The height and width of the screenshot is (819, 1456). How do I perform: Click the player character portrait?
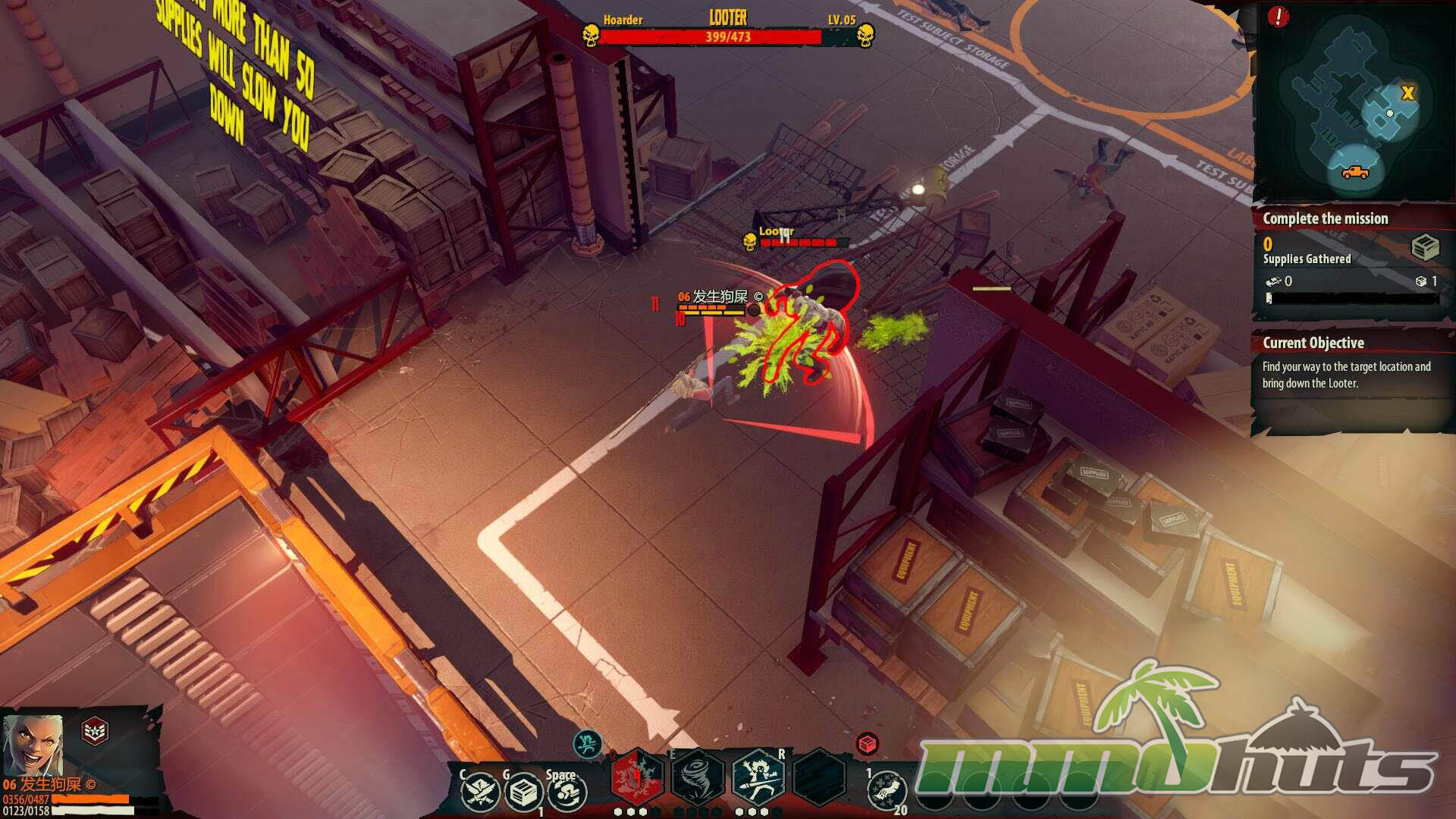(32, 743)
